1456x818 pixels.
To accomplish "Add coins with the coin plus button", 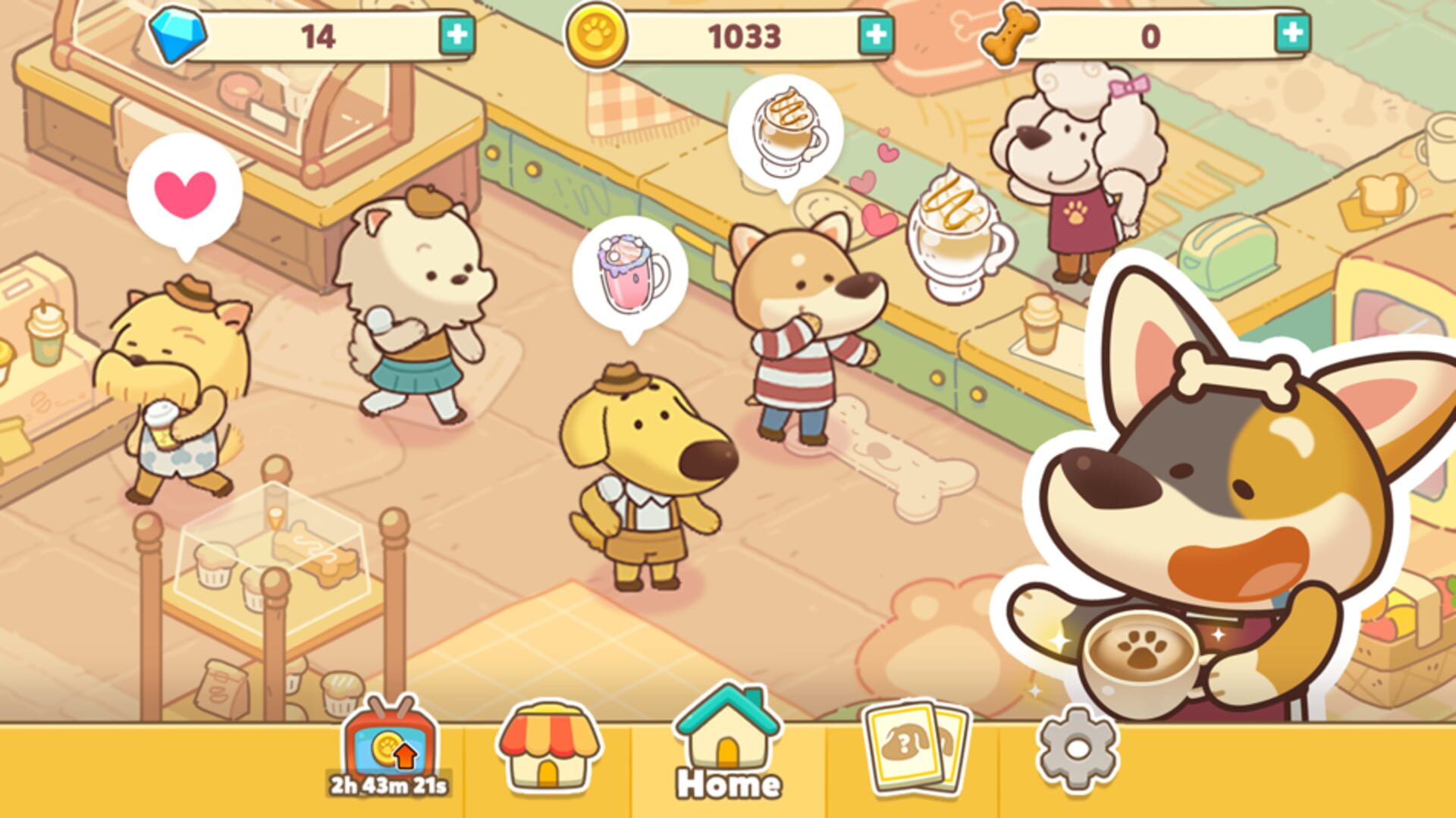I will 874,32.
